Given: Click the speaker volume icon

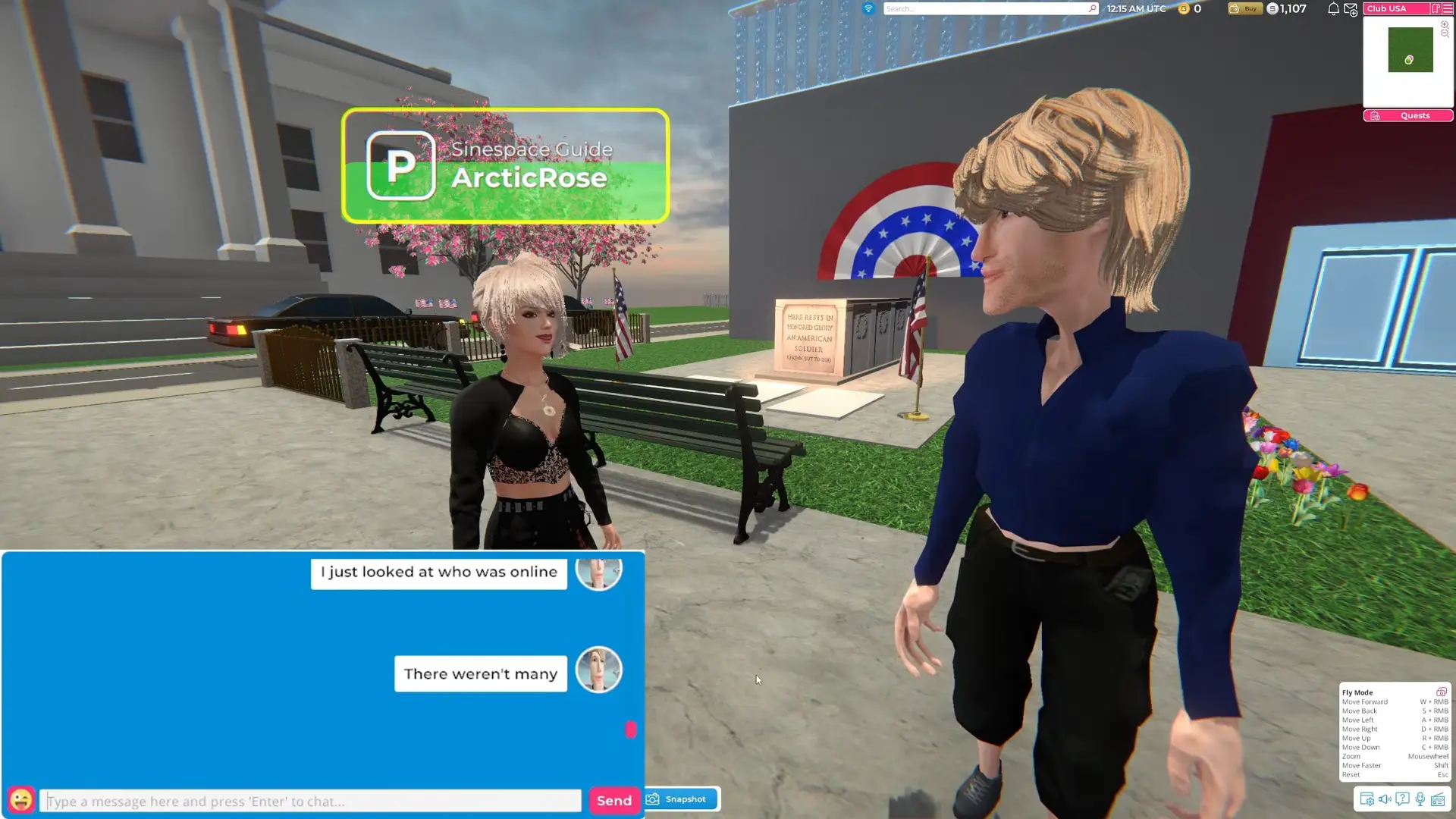Looking at the screenshot, I should 1385,799.
